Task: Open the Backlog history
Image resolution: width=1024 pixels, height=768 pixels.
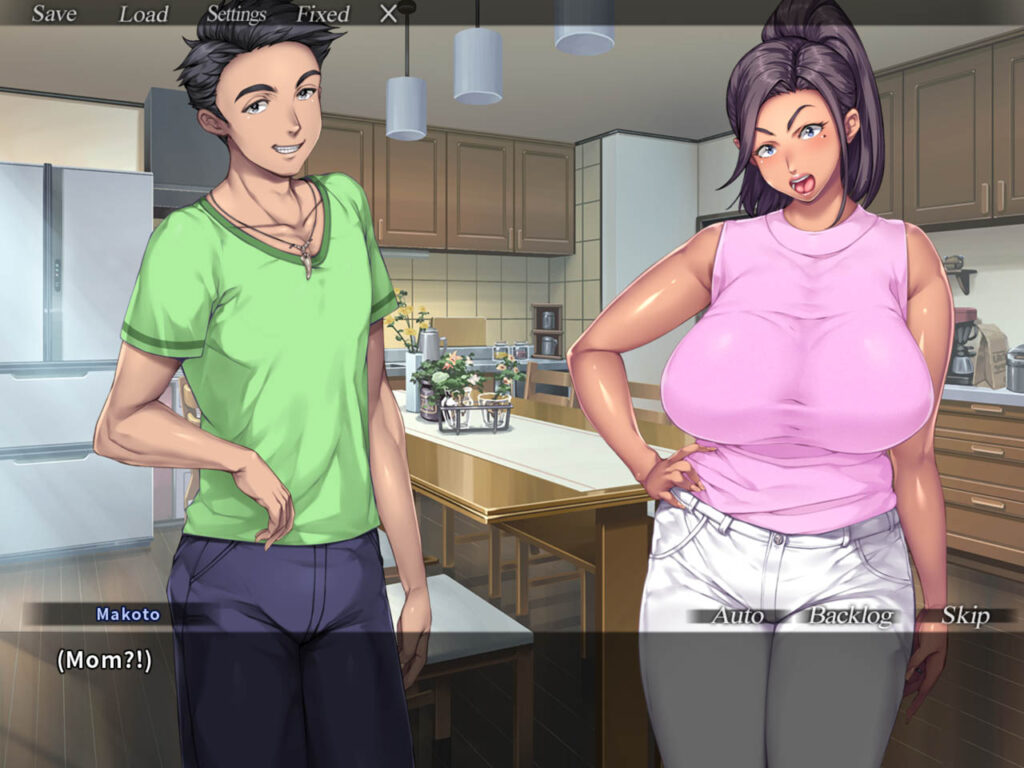Action: (x=850, y=616)
